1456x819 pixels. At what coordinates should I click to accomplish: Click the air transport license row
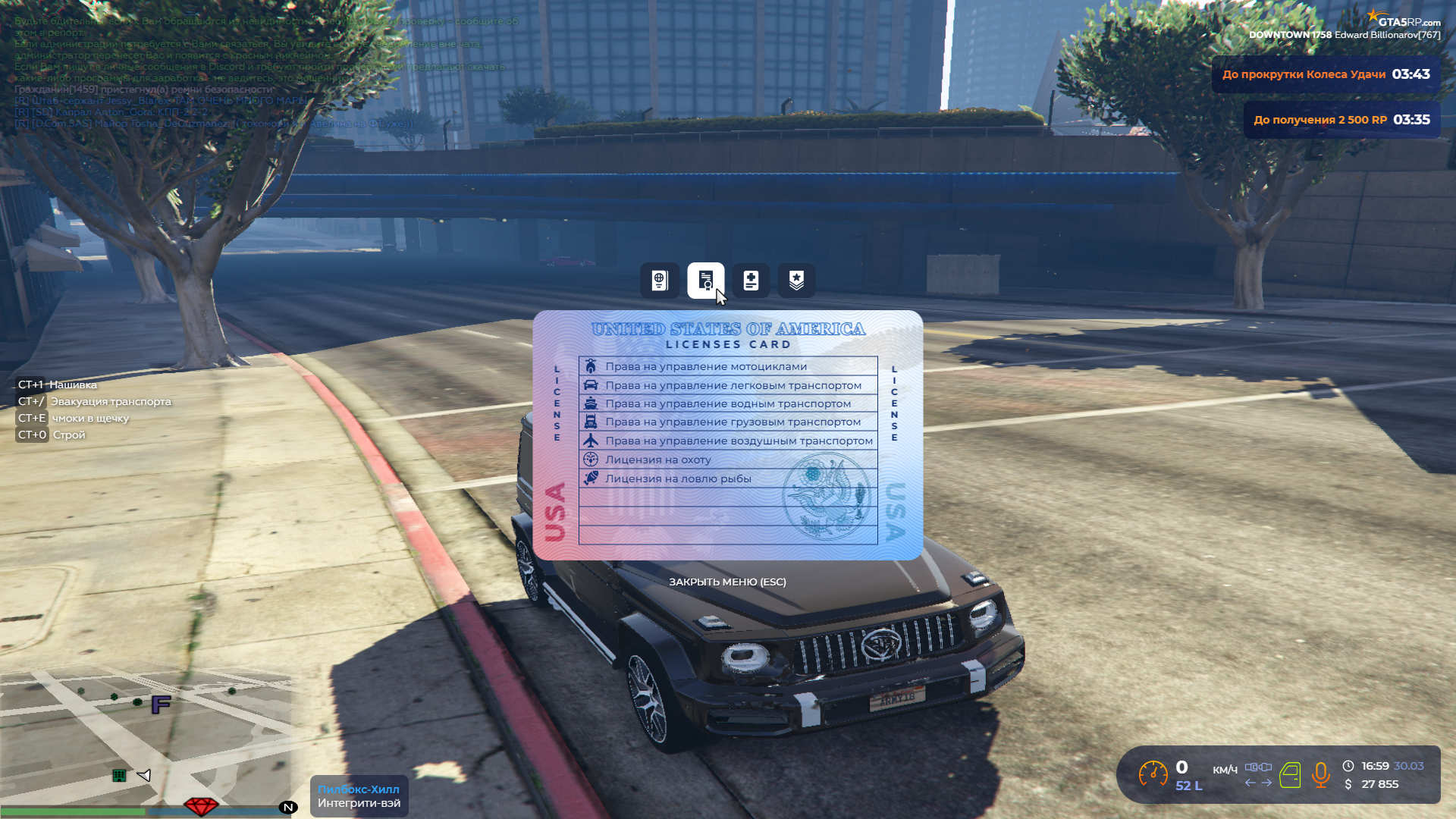pyautogui.click(x=728, y=441)
